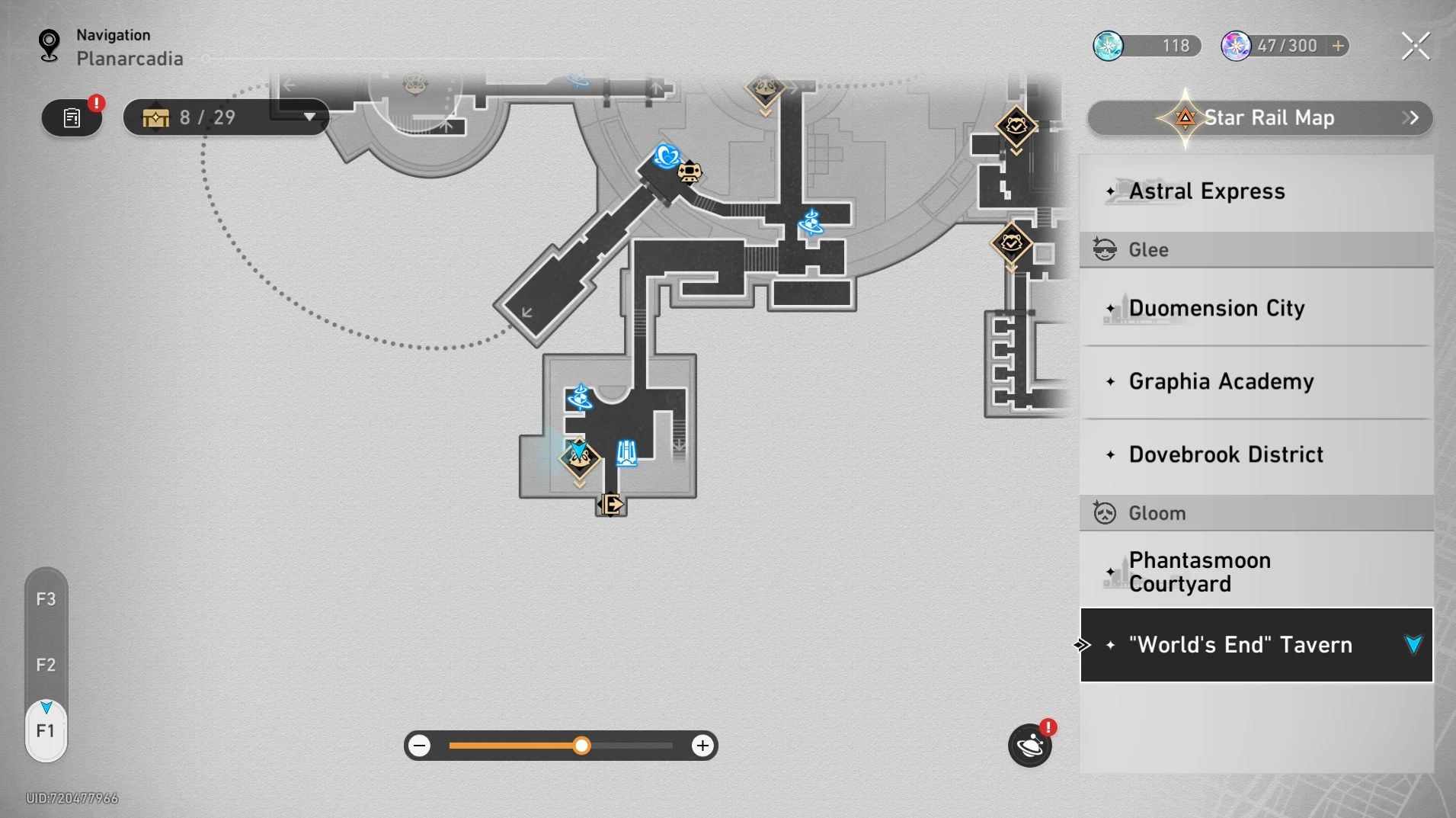Image resolution: width=1456 pixels, height=818 pixels.
Task: Select floor F1
Action: click(46, 731)
